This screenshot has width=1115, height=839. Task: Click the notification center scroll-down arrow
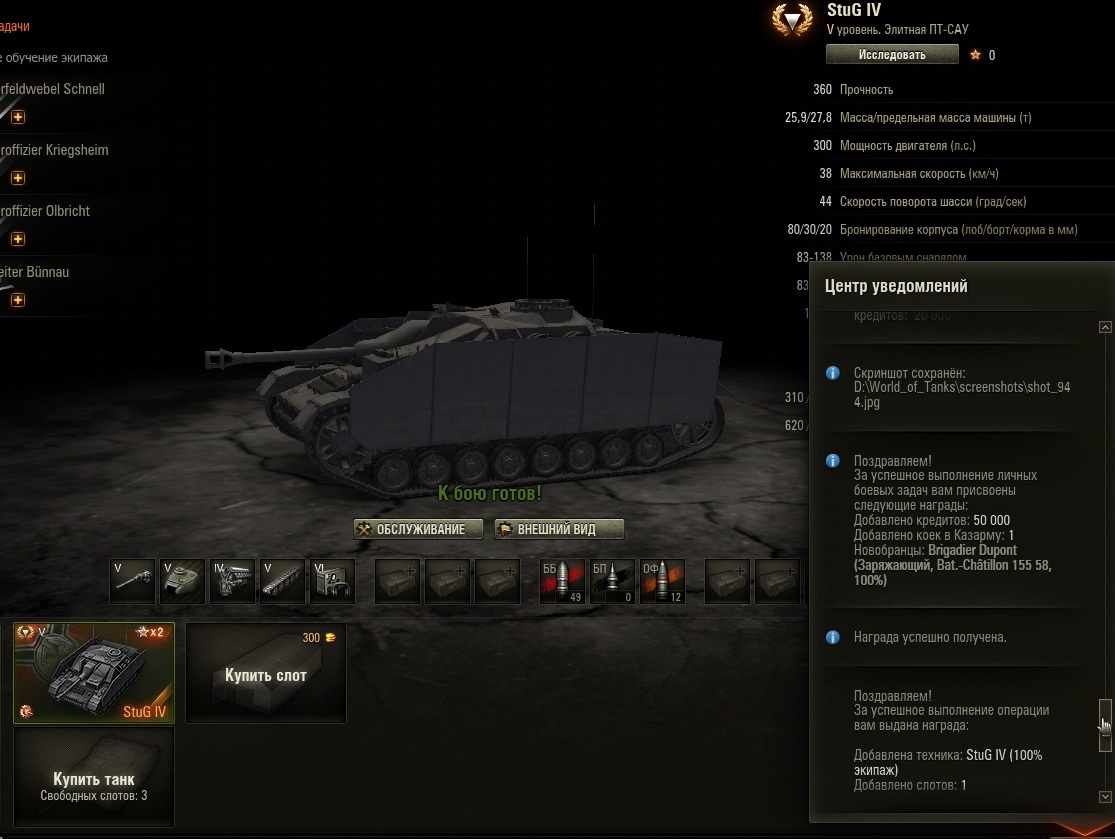click(1105, 797)
